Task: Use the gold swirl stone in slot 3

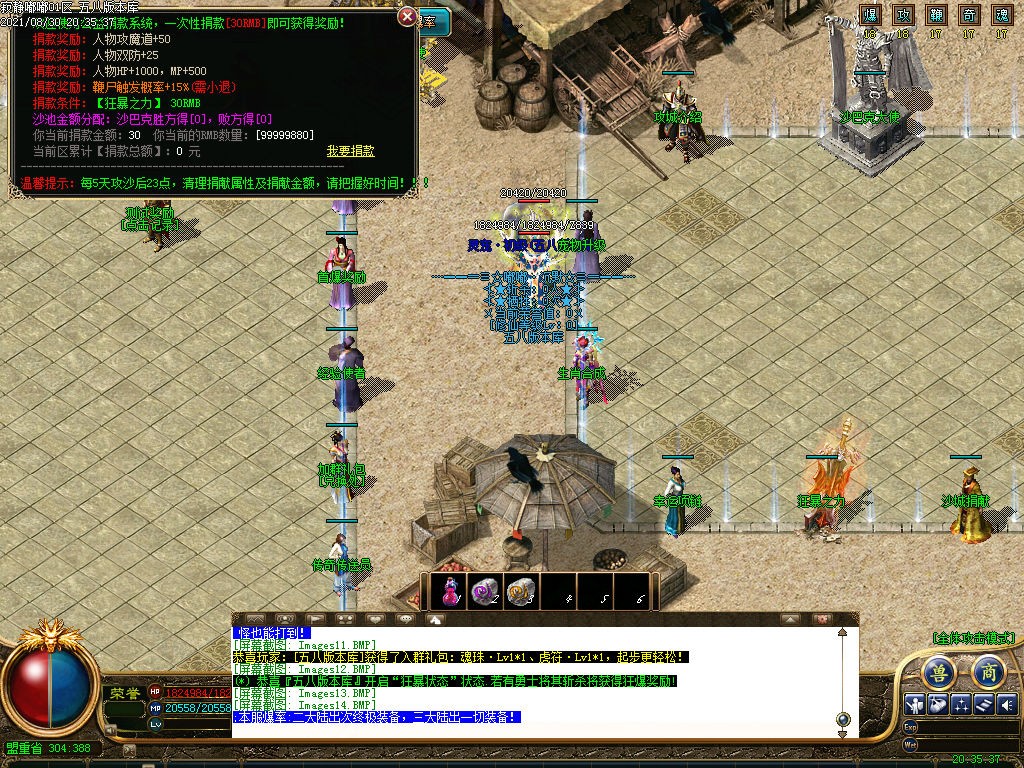Action: click(x=519, y=591)
